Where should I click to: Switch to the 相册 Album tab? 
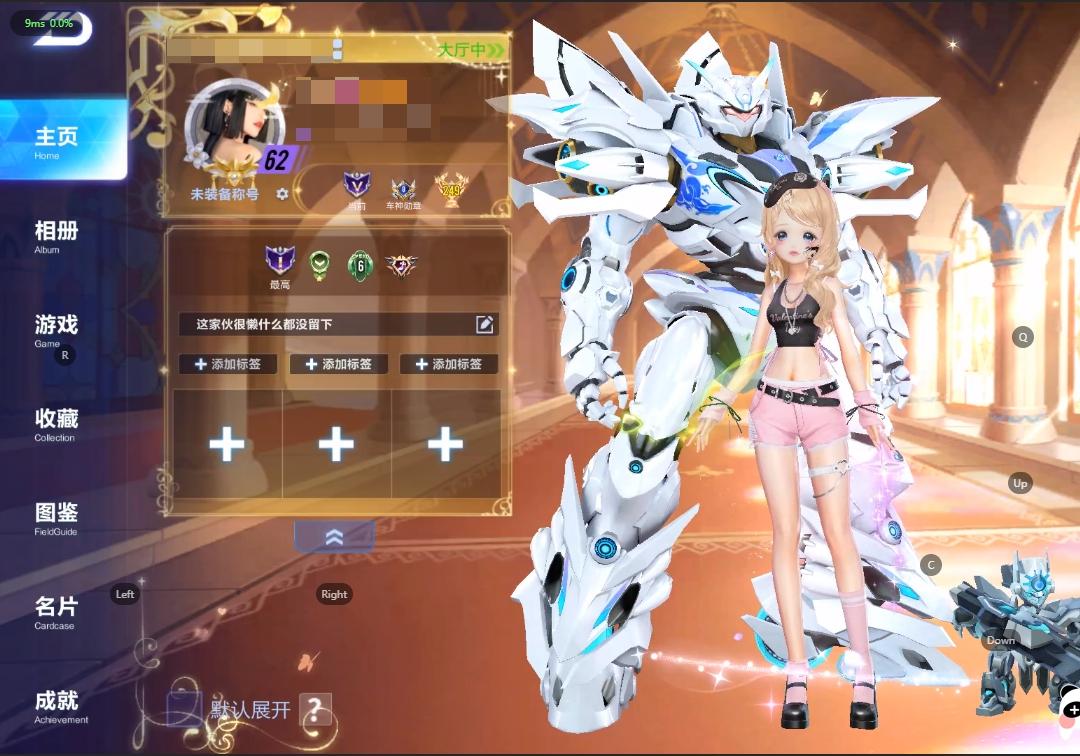click(x=57, y=236)
